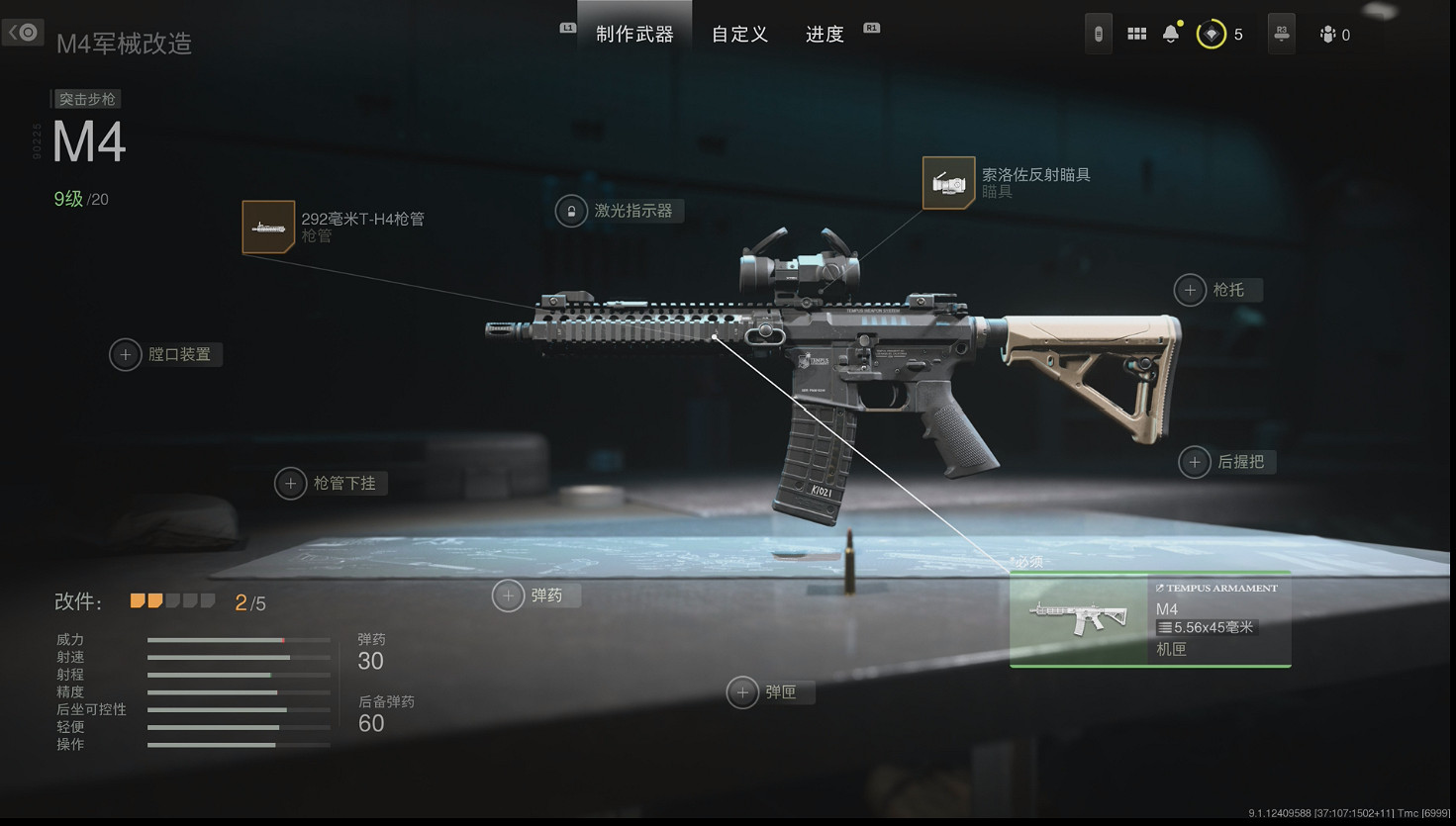Open the 弹药 ammunition slot
This screenshot has width=1456, height=826.
(508, 596)
